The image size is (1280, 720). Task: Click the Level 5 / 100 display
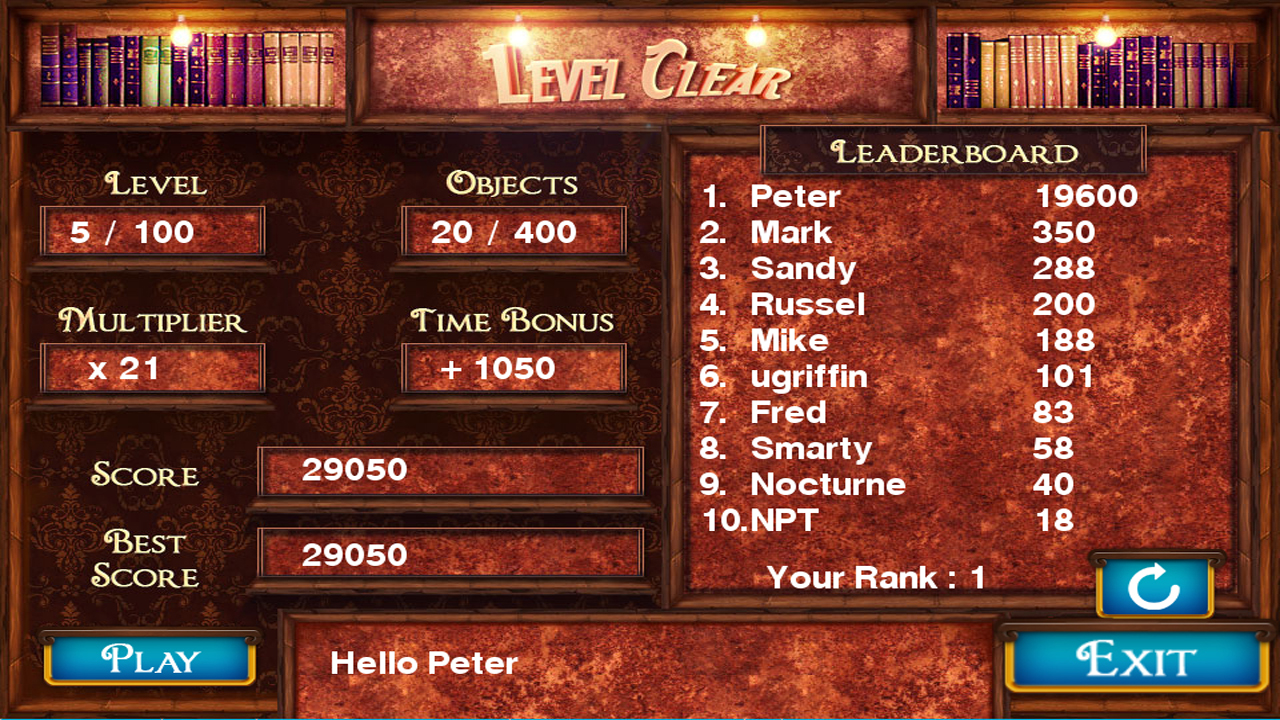(x=152, y=231)
